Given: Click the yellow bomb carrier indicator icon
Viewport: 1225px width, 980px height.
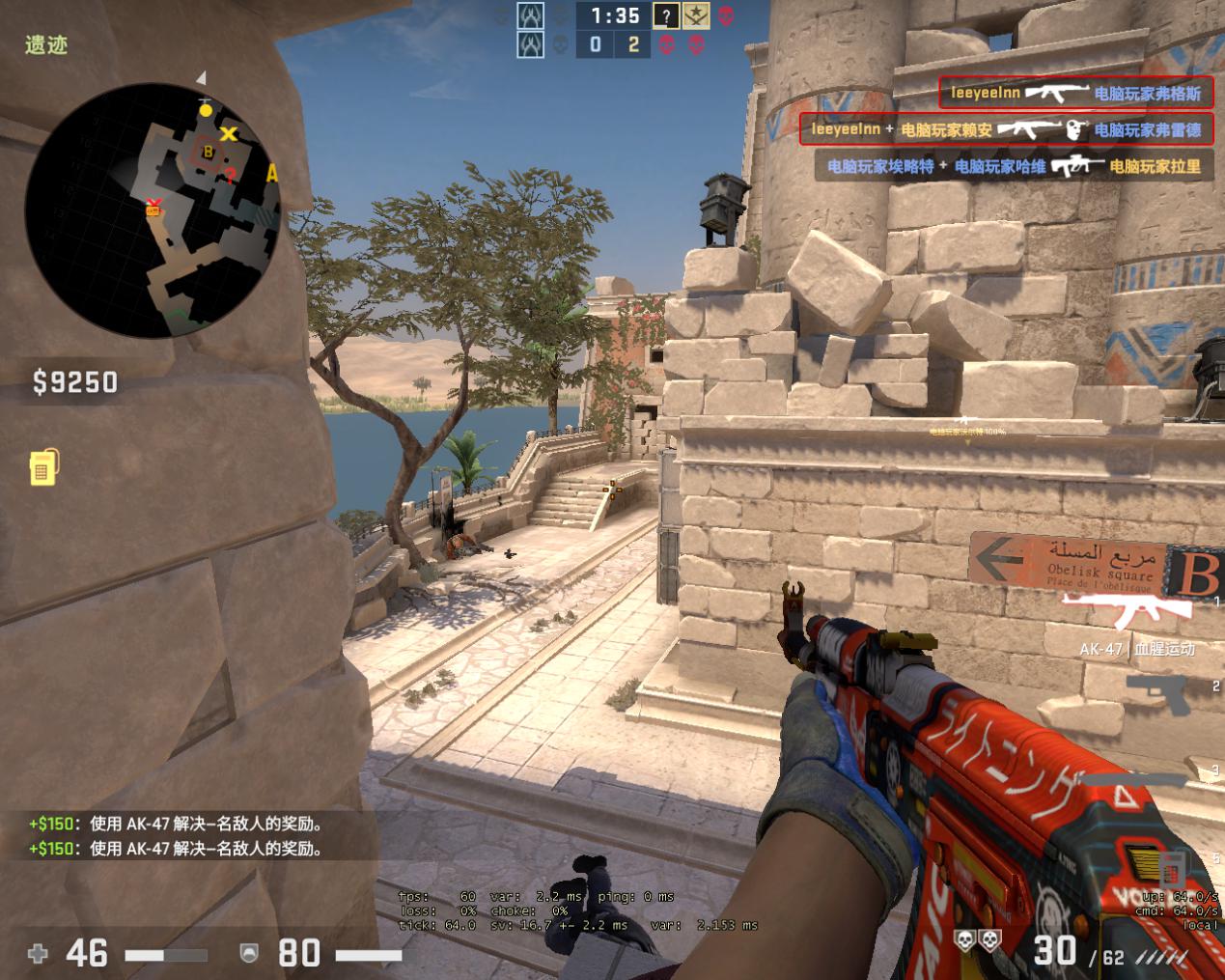Looking at the screenshot, I should point(42,466).
